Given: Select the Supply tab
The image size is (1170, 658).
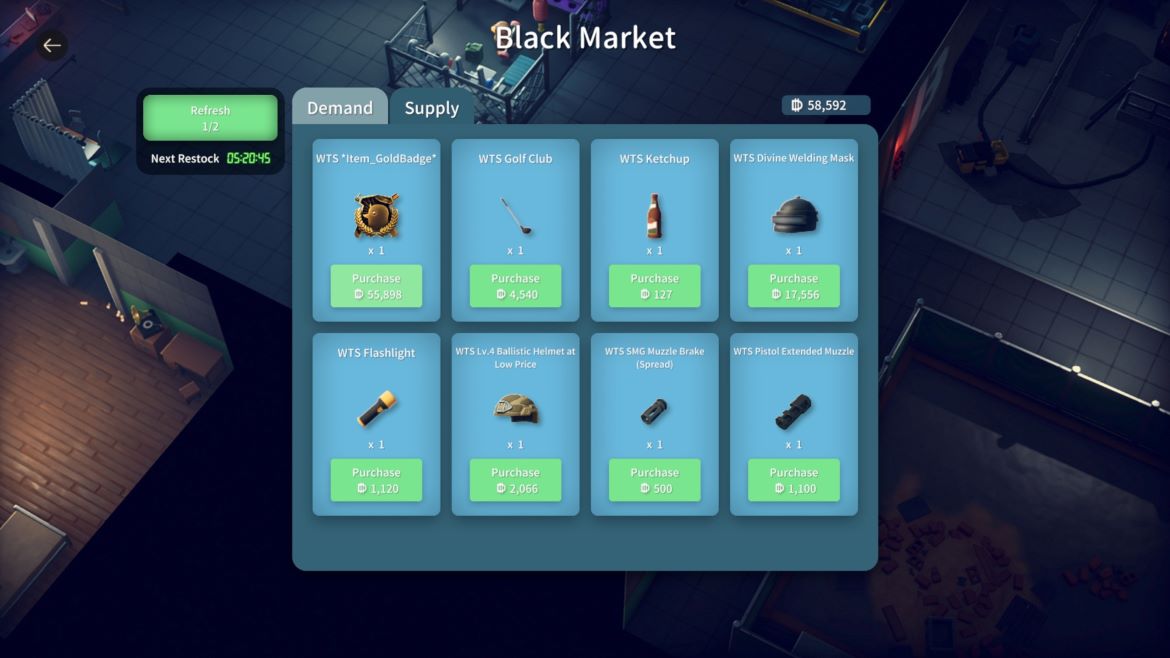Looking at the screenshot, I should [432, 108].
